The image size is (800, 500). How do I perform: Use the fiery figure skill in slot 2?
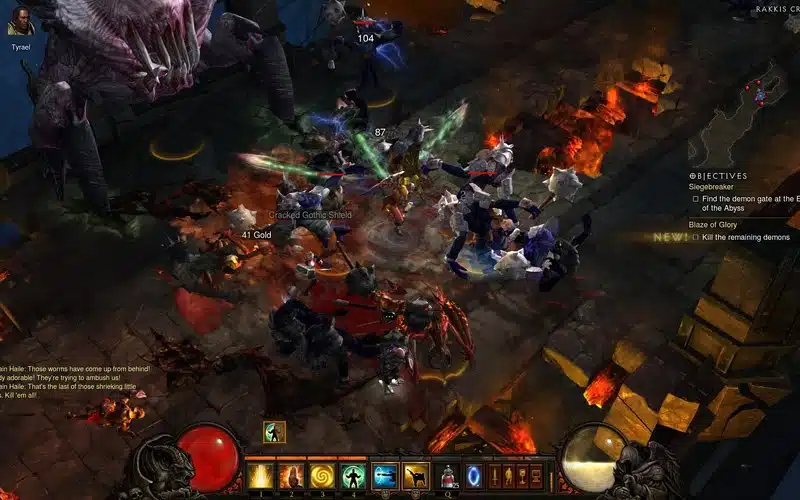(292, 475)
